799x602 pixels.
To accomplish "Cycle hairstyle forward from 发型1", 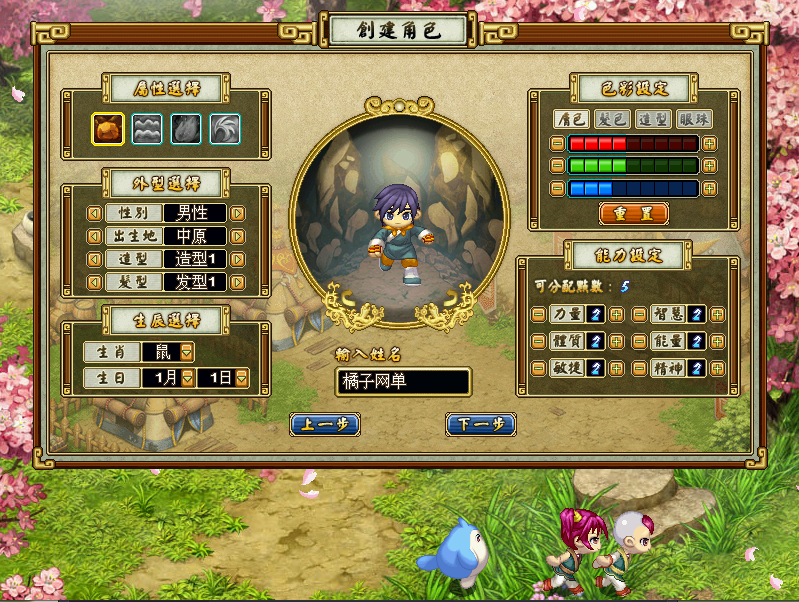I will click(x=238, y=282).
